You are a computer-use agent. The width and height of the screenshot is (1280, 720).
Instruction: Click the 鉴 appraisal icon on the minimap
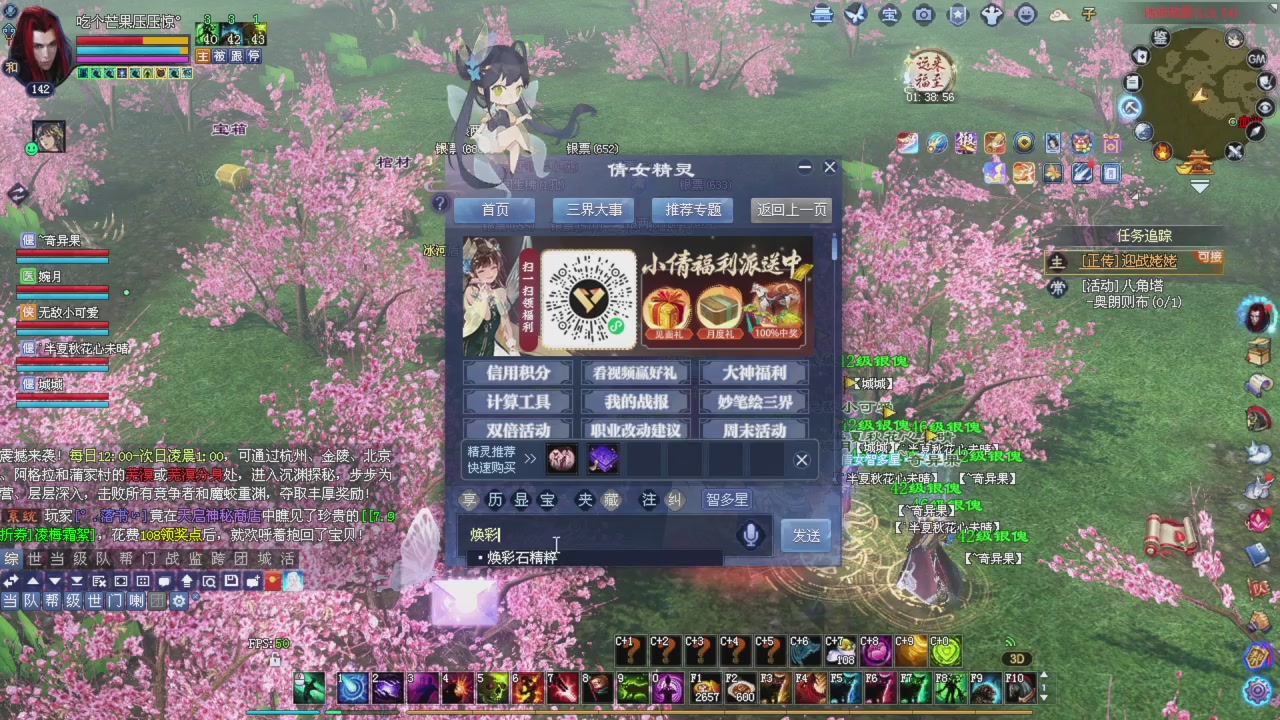pyautogui.click(x=1161, y=38)
